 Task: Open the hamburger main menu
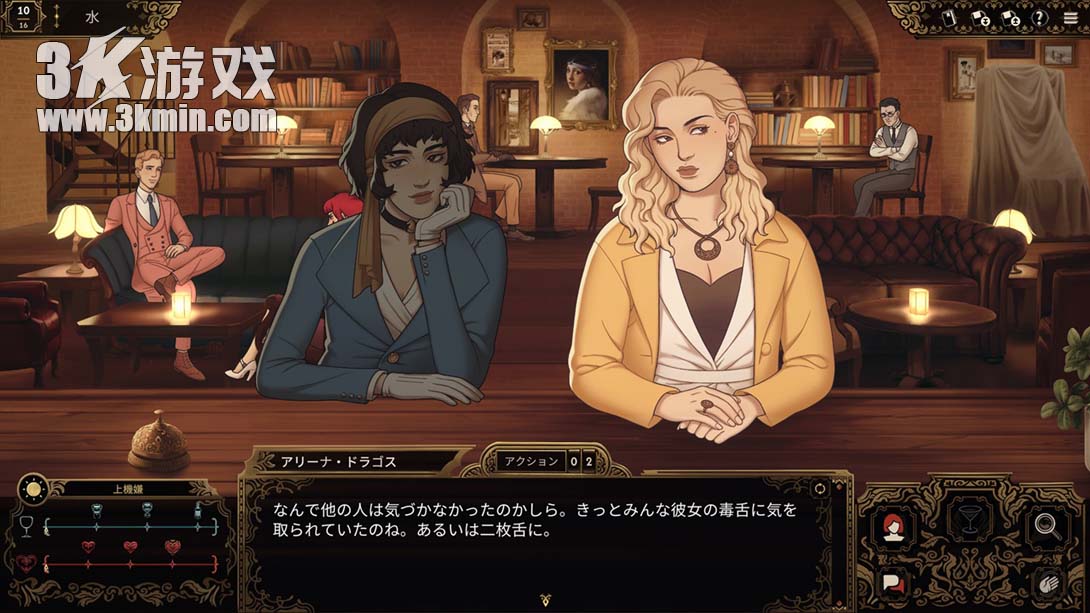tap(1071, 17)
